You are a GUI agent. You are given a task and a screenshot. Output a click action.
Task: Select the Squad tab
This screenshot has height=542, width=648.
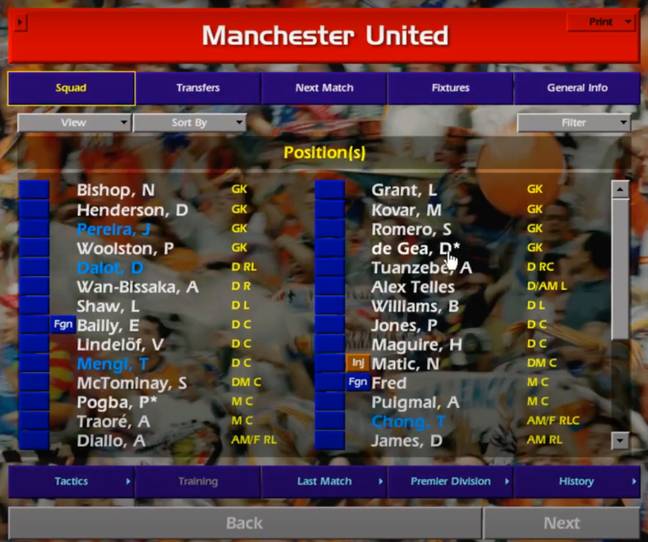tap(71, 88)
